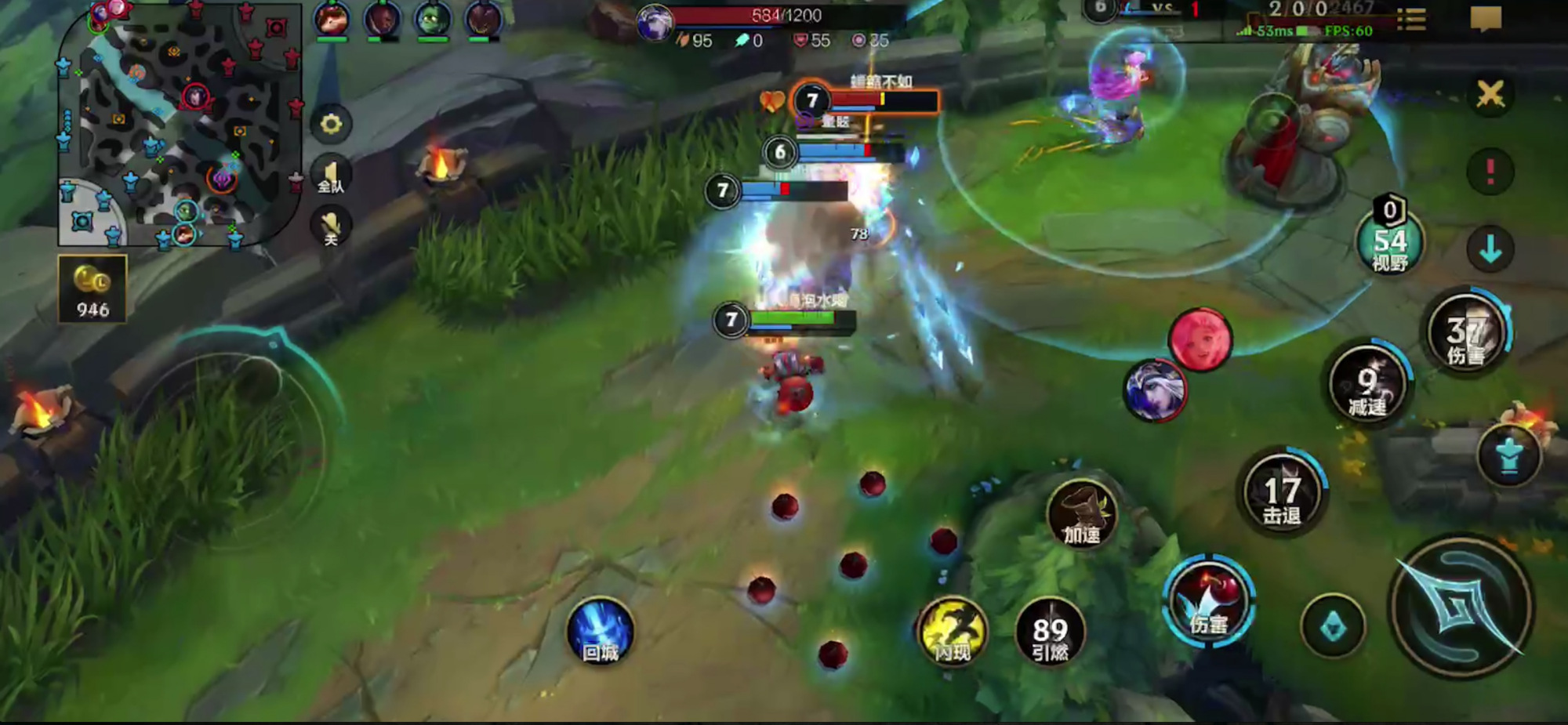This screenshot has width=1568, height=725.
Task: Target the silver-haired enemy champion portrait
Action: click(x=1155, y=390)
